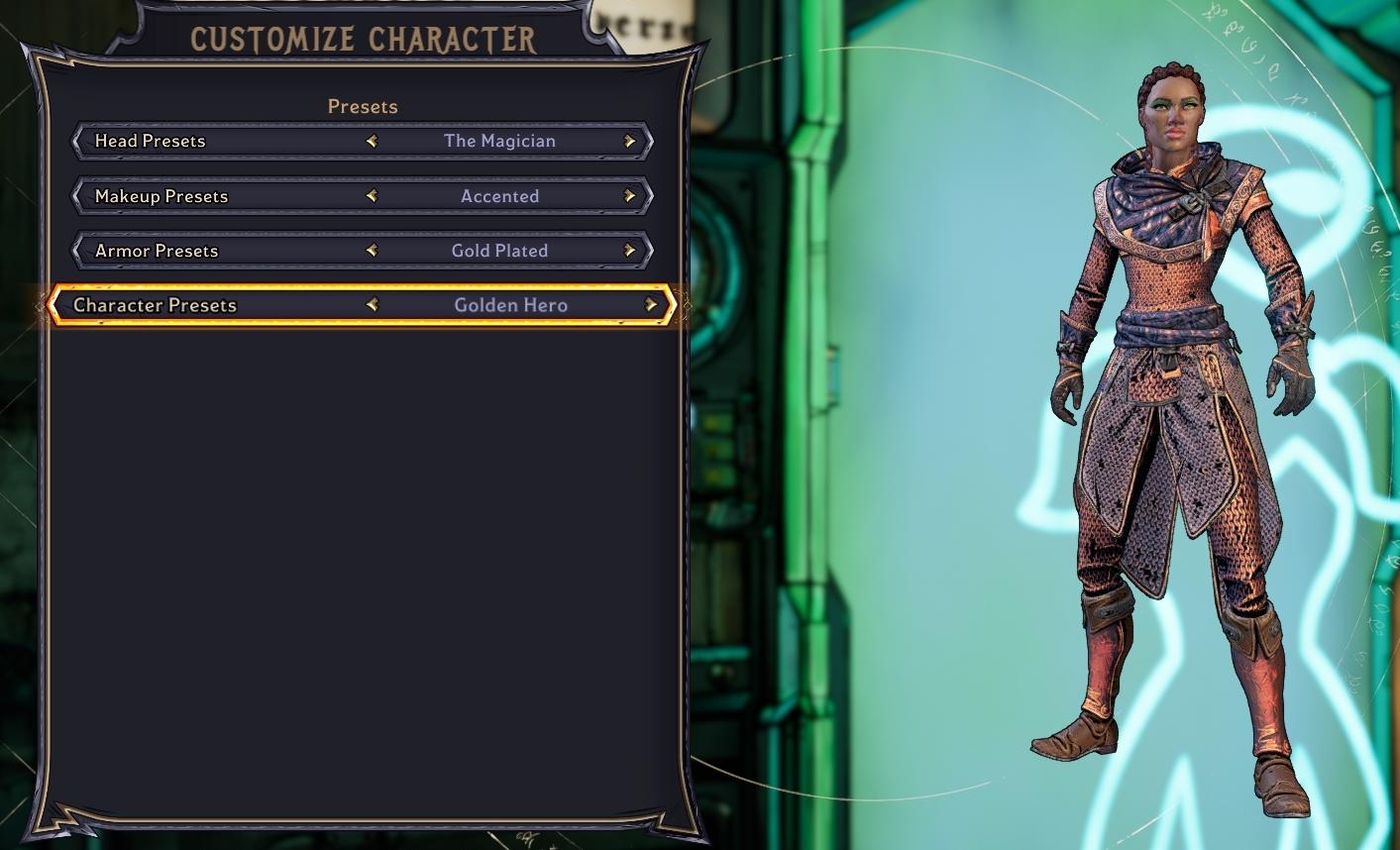Choose next Armor Presets option
Image resolution: width=1400 pixels, height=850 pixels.
[x=629, y=251]
